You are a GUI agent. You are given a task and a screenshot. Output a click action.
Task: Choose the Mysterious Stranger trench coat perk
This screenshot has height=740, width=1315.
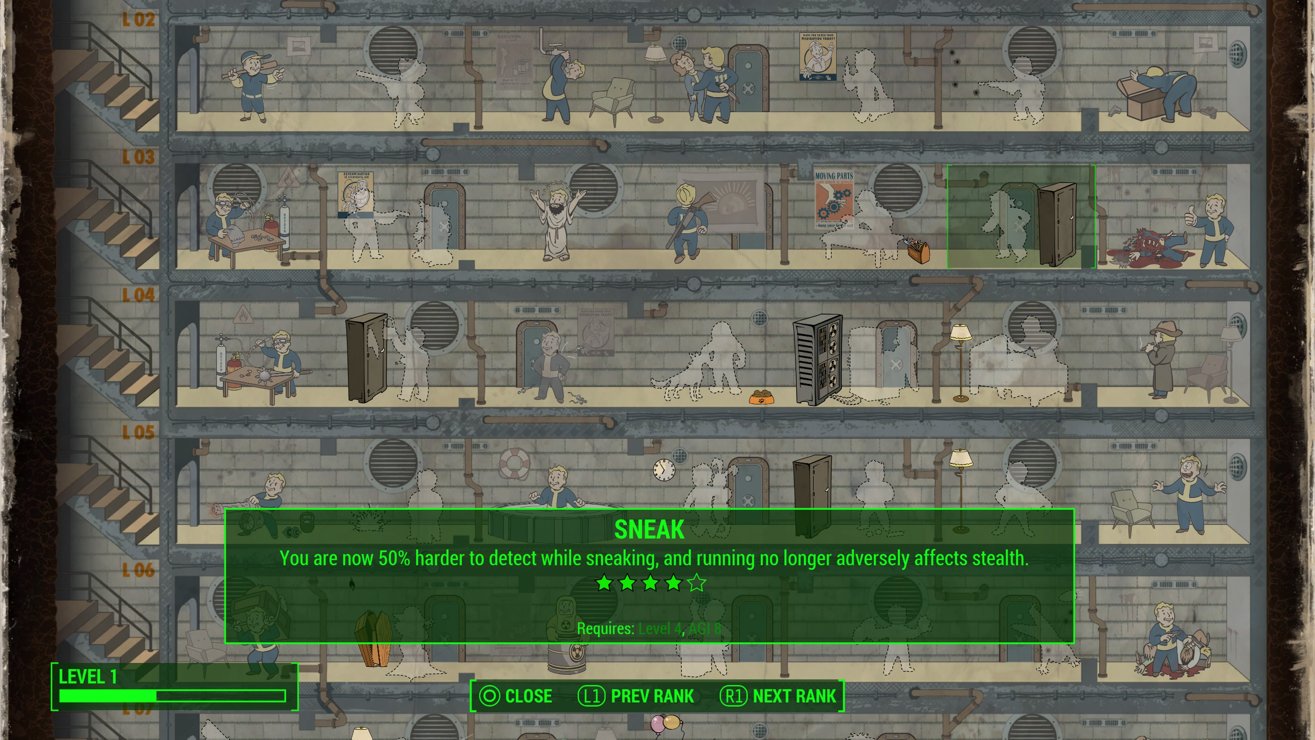(1164, 360)
